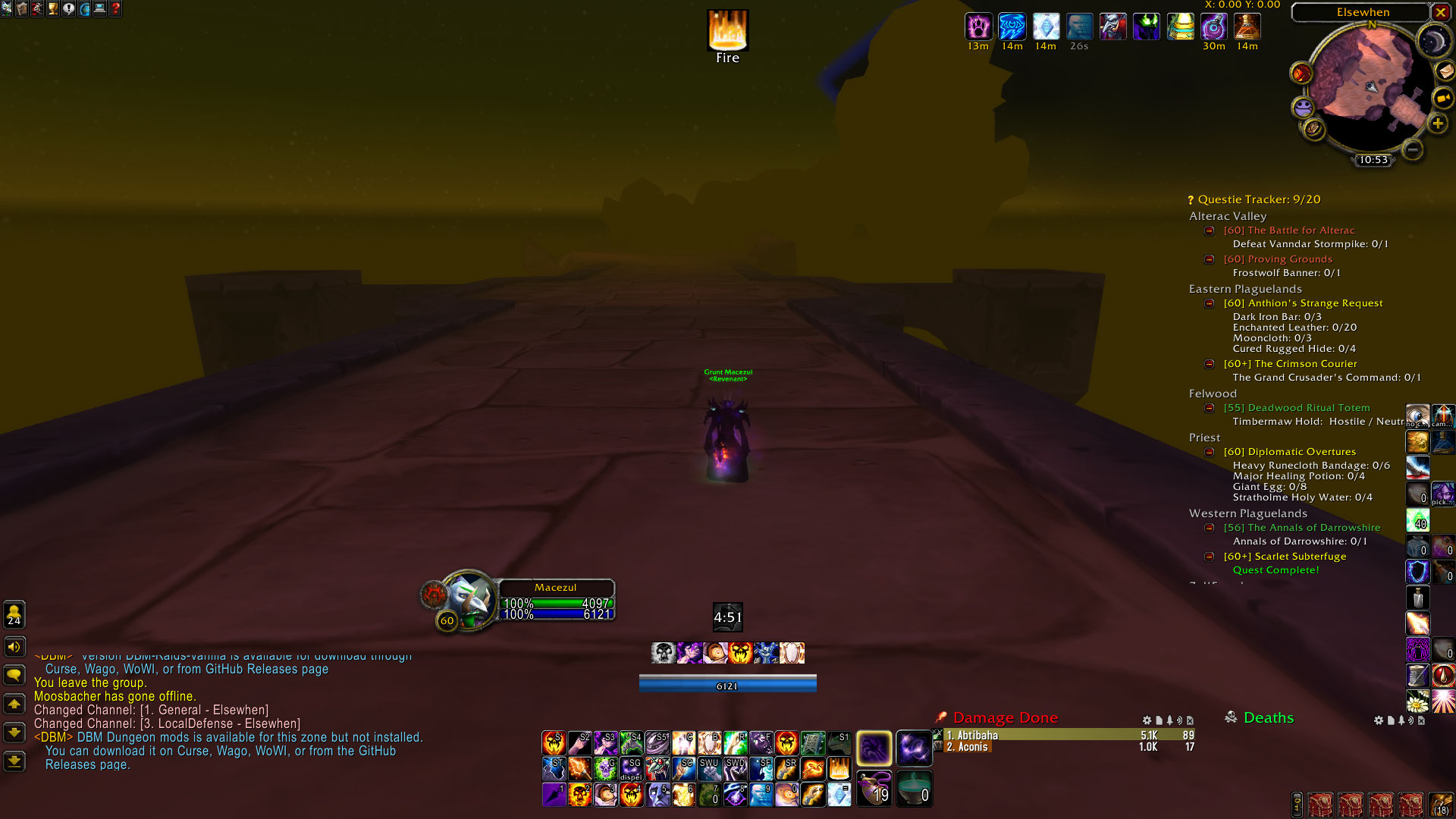Close the Elsewhen minimap panel
1456x819 pixels.
click(x=1440, y=12)
